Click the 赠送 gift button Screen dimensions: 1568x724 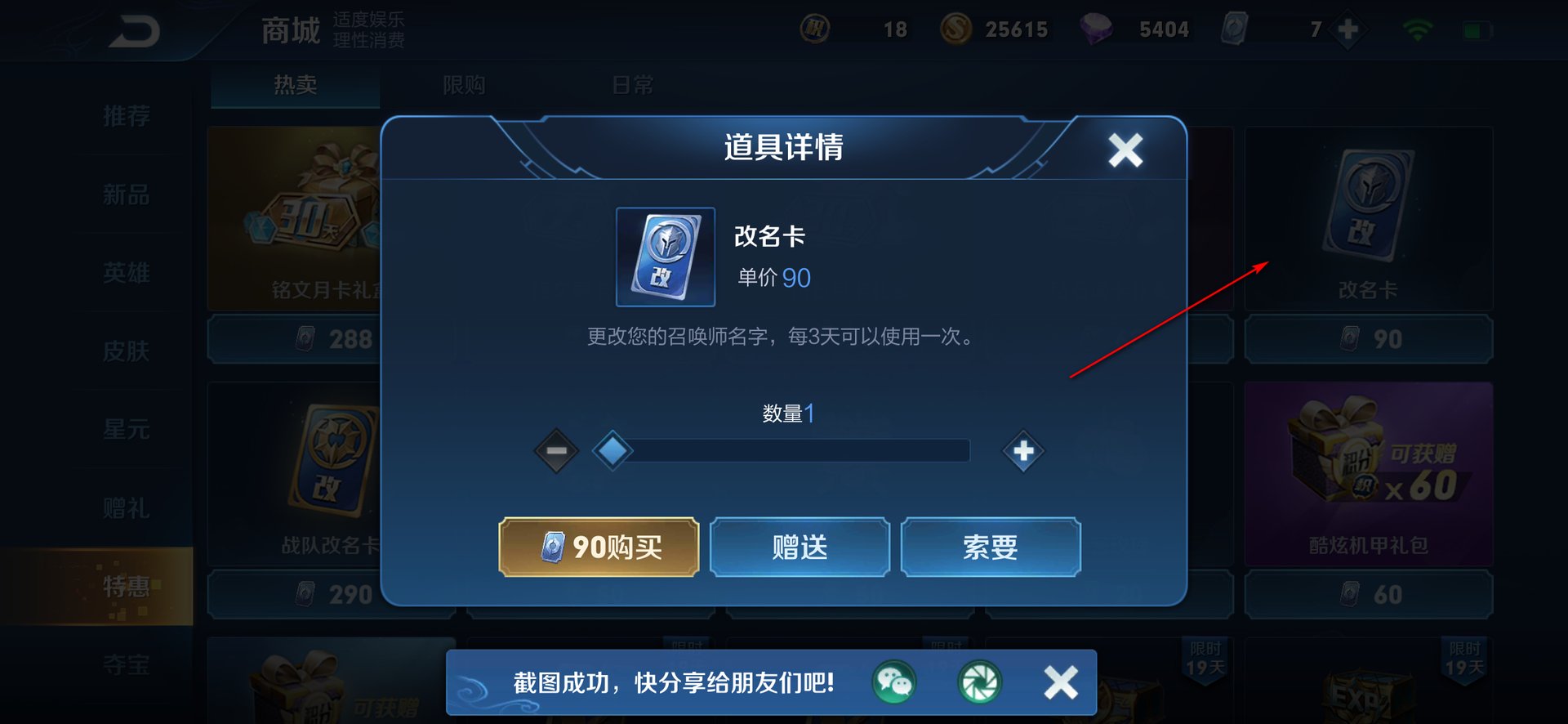(x=798, y=547)
